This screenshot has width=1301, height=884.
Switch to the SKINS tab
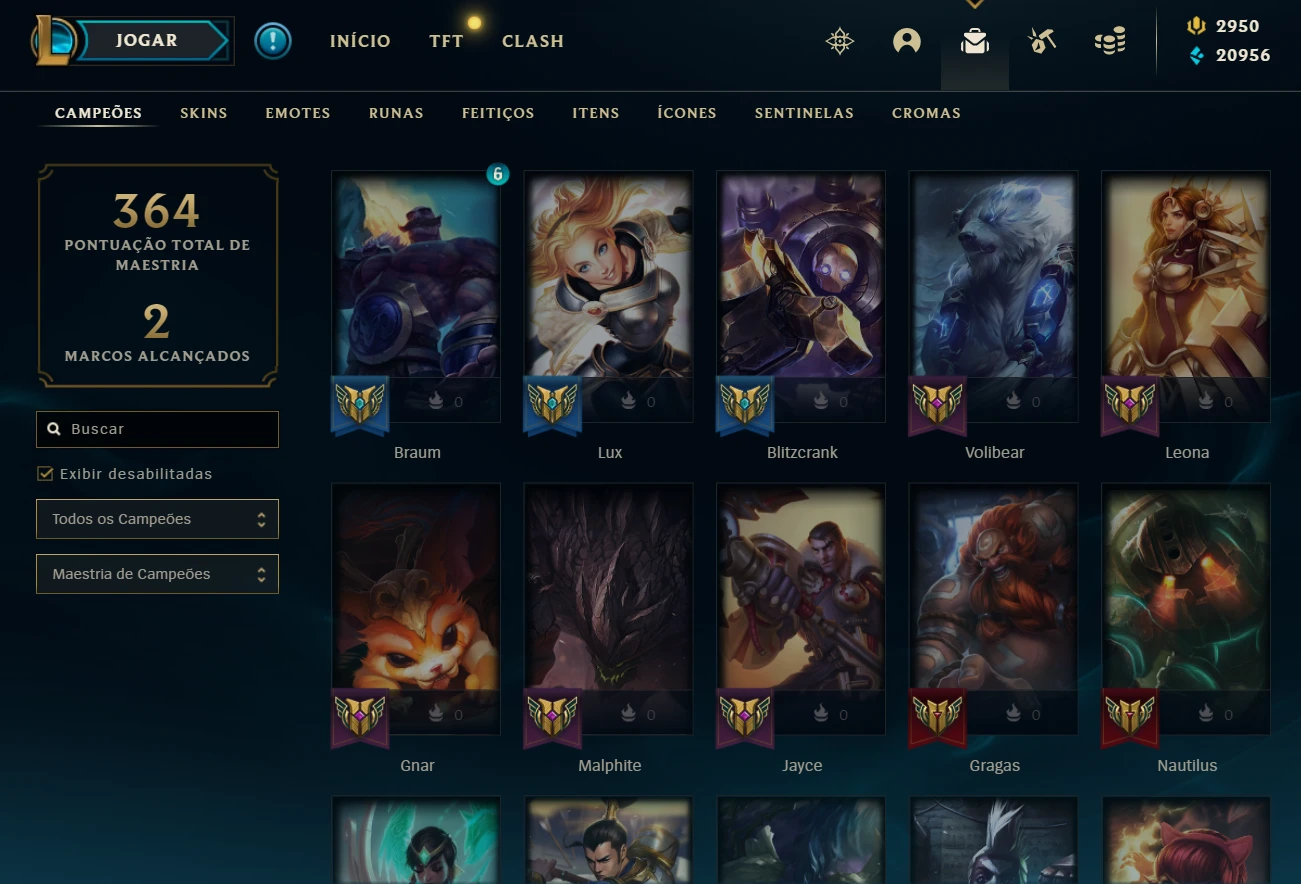tap(203, 113)
